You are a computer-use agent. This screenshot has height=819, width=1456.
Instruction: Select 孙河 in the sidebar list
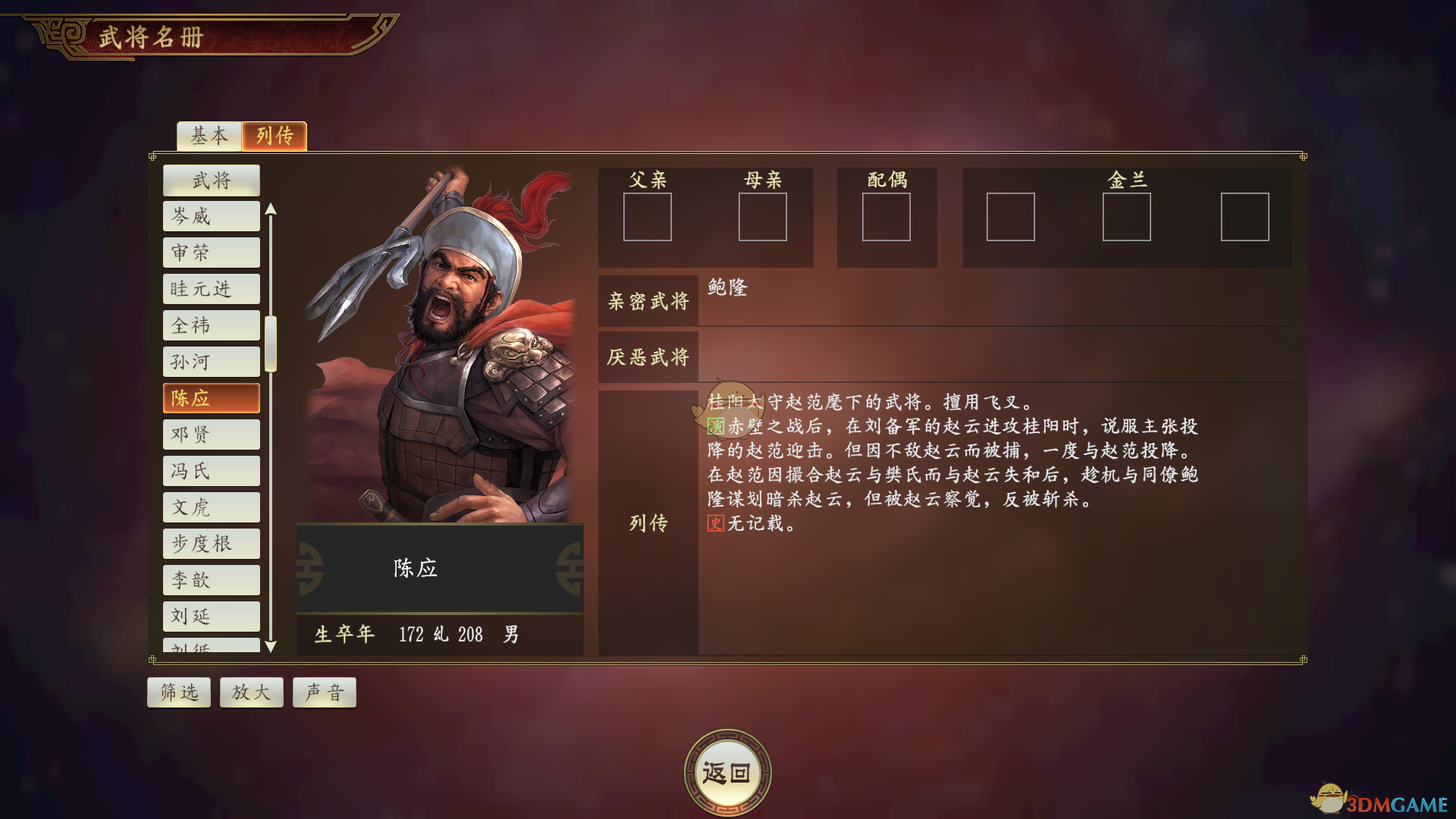tap(211, 361)
